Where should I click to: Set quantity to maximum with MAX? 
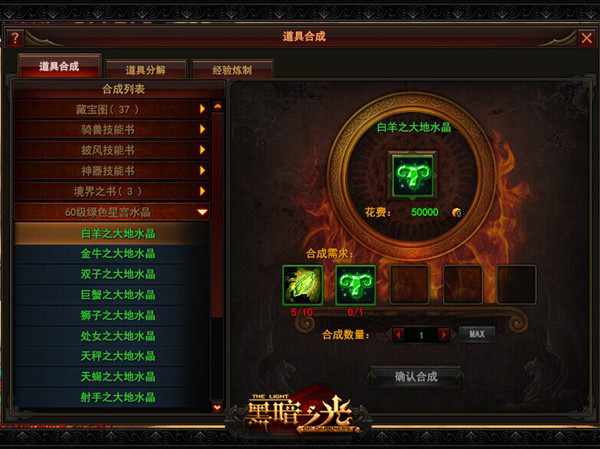[476, 333]
